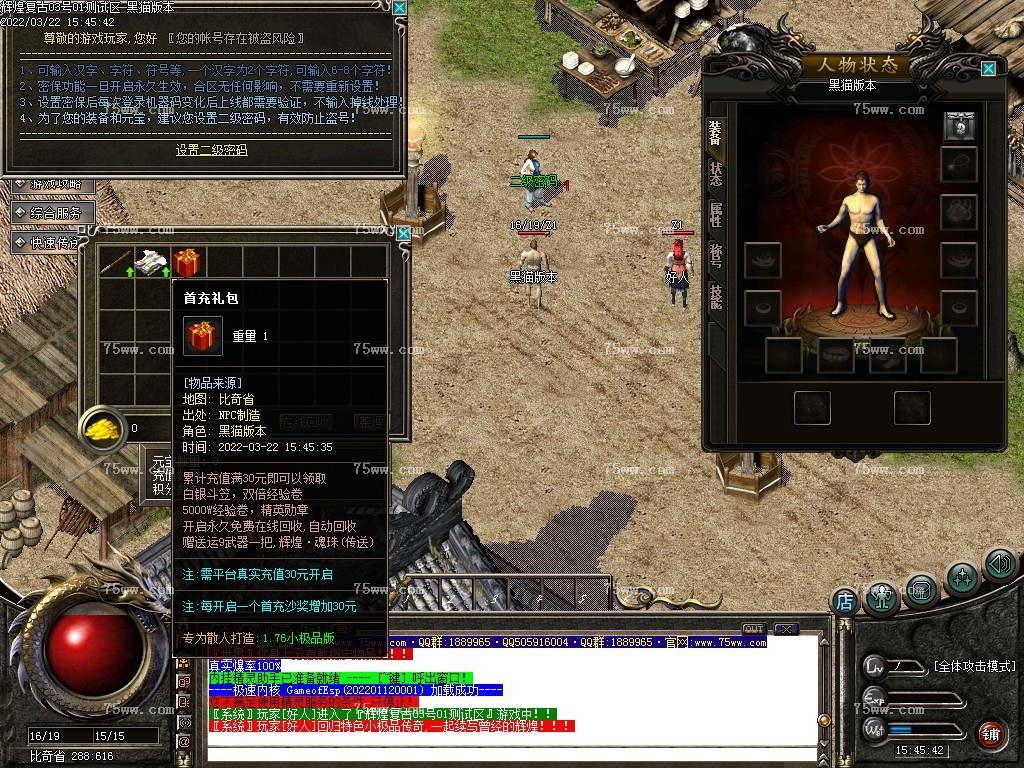Close the account security notice window
This screenshot has height=768, width=1024.
pos(399,8)
